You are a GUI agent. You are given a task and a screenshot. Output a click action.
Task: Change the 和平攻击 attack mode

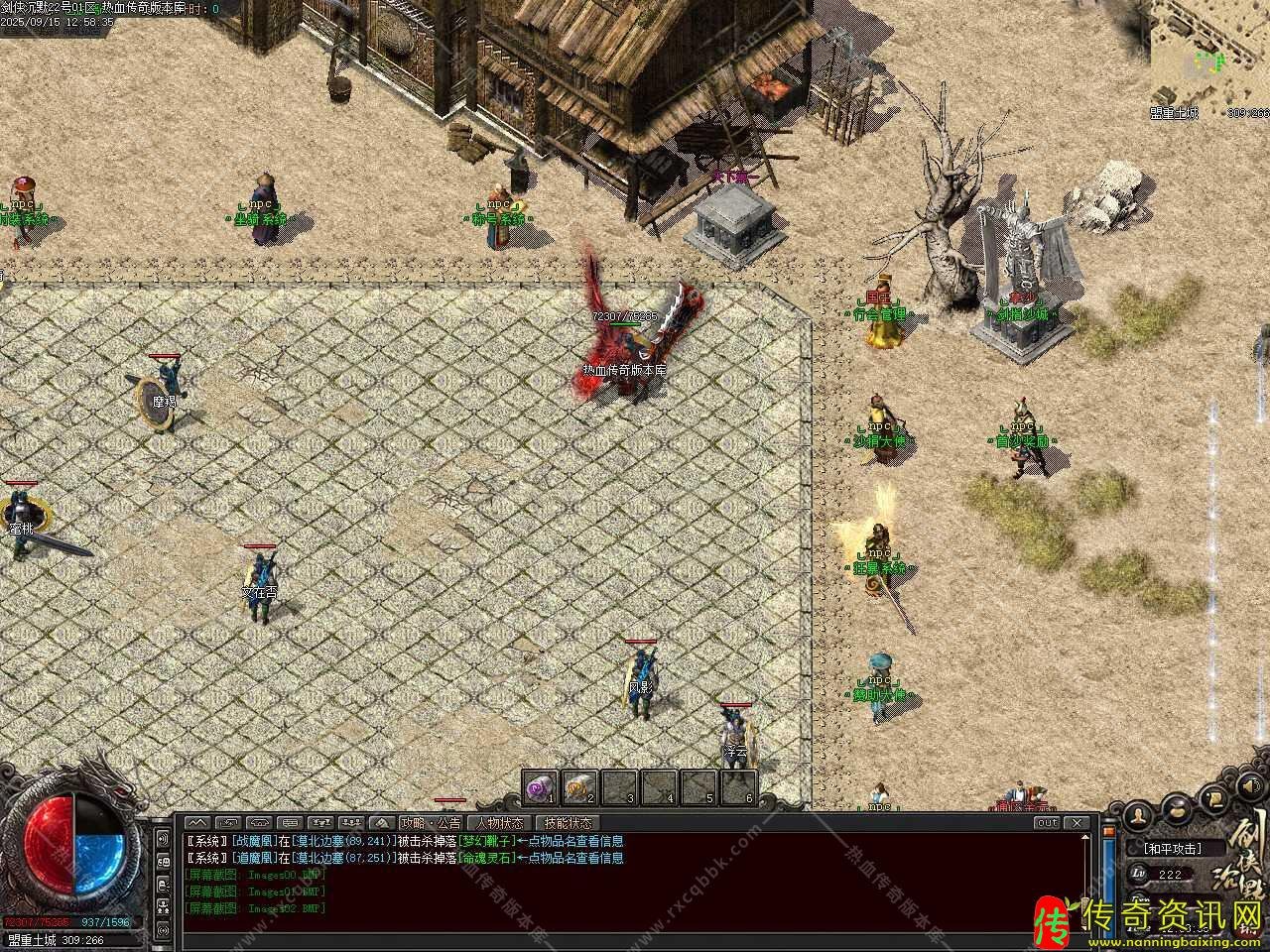point(1172,849)
